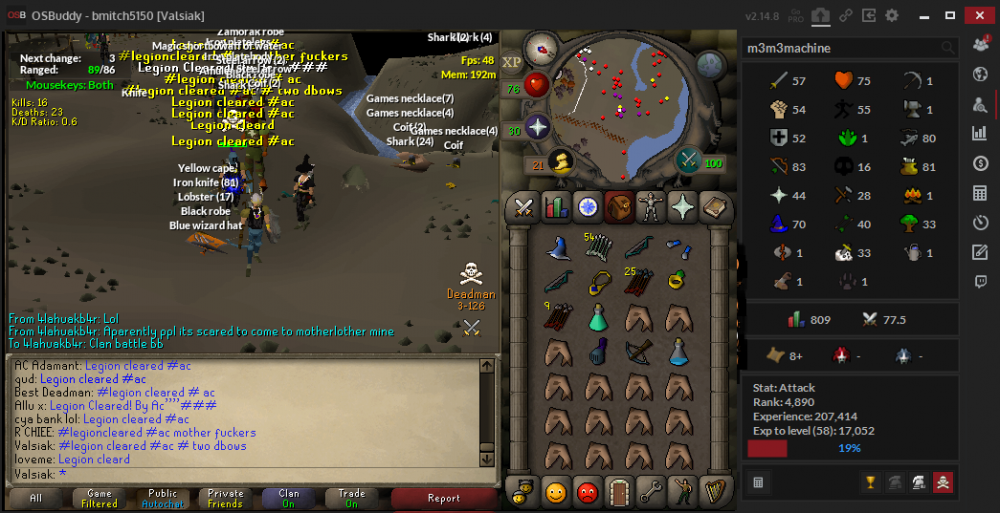The height and width of the screenshot is (513, 1000).
Task: Select the amulet in the inventory
Action: (598, 283)
